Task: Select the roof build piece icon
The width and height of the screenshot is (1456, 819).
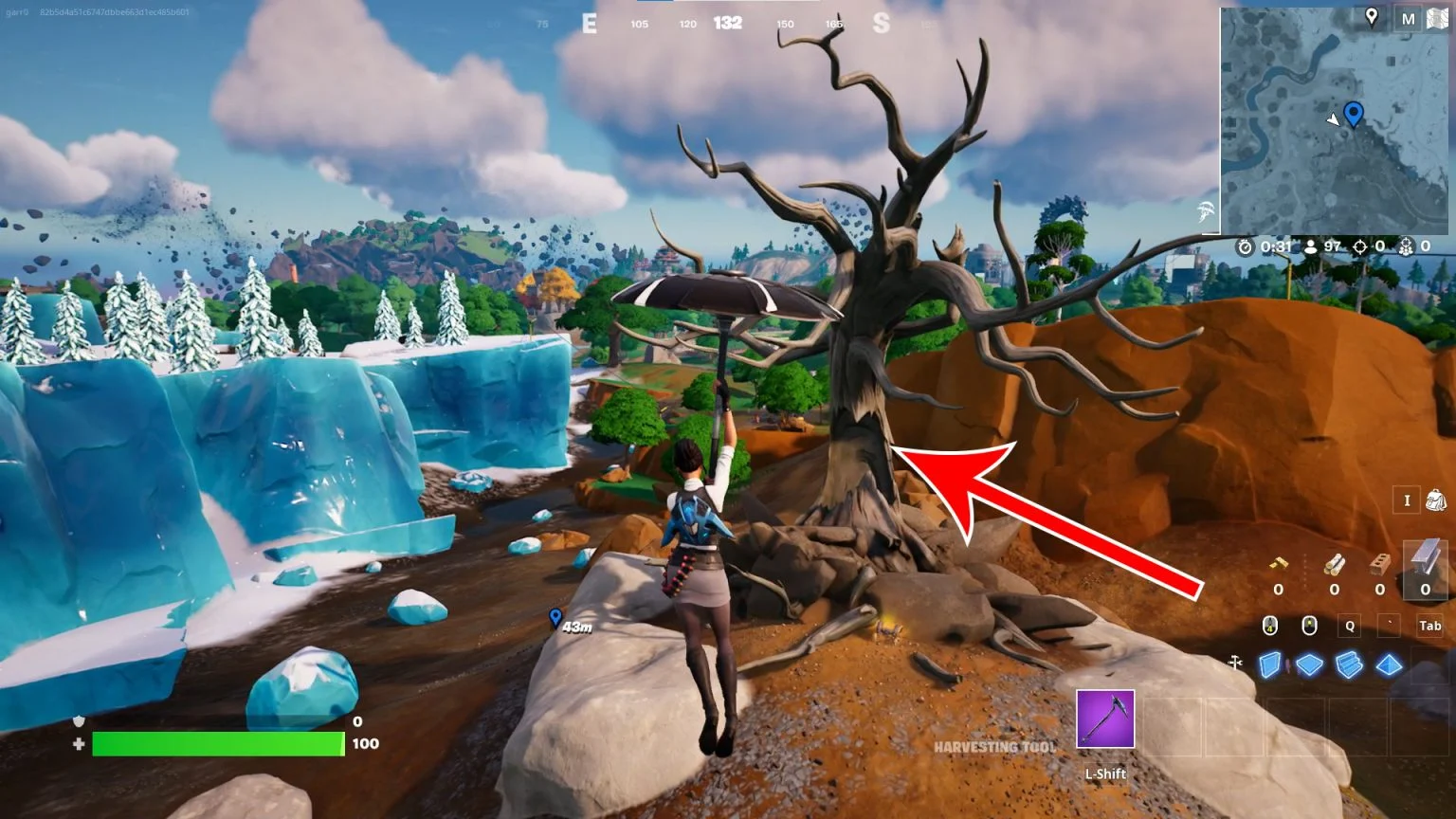Action: pyautogui.click(x=1389, y=664)
